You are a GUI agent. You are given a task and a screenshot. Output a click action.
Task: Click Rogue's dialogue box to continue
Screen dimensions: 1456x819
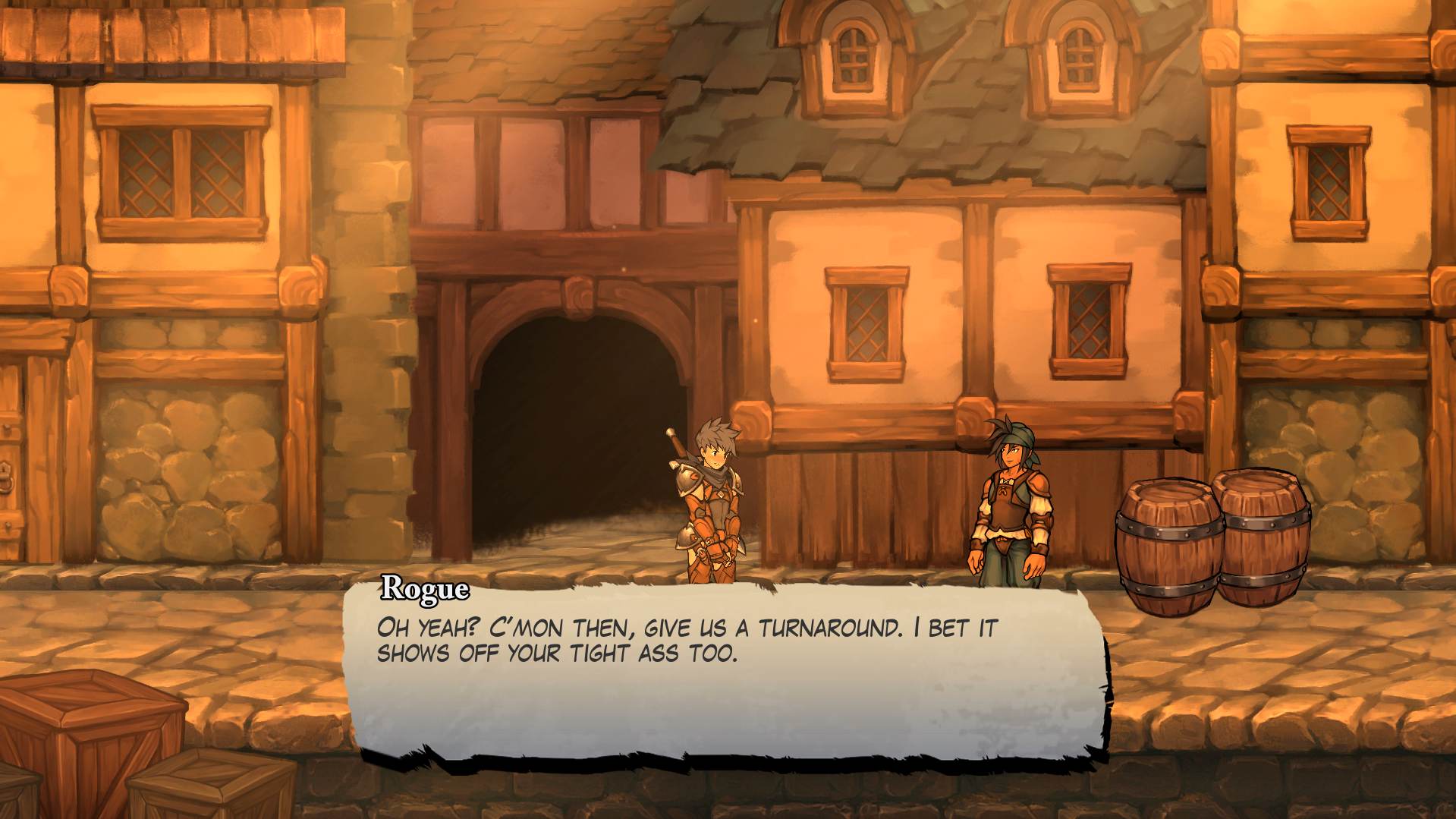(725, 672)
